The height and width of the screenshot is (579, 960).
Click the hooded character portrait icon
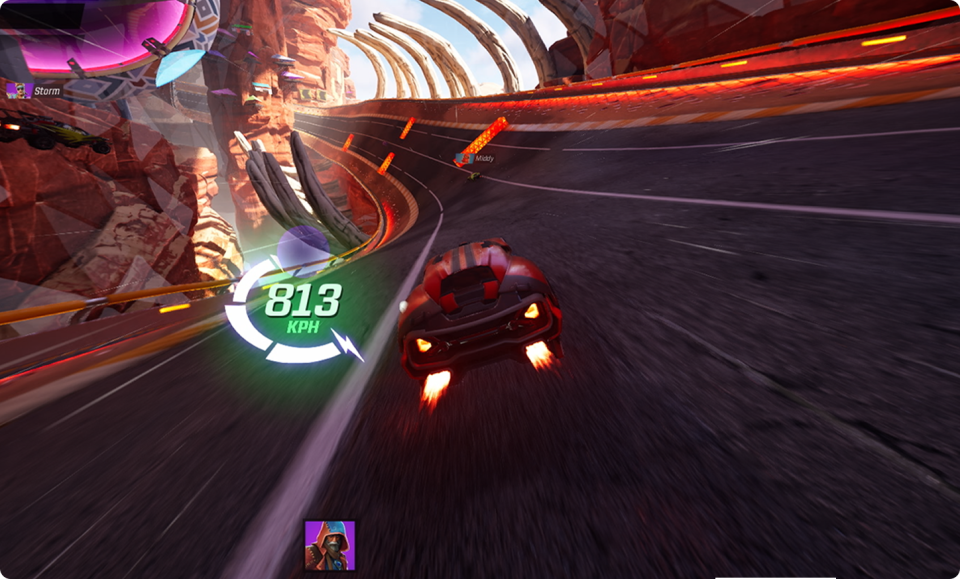click(329, 545)
